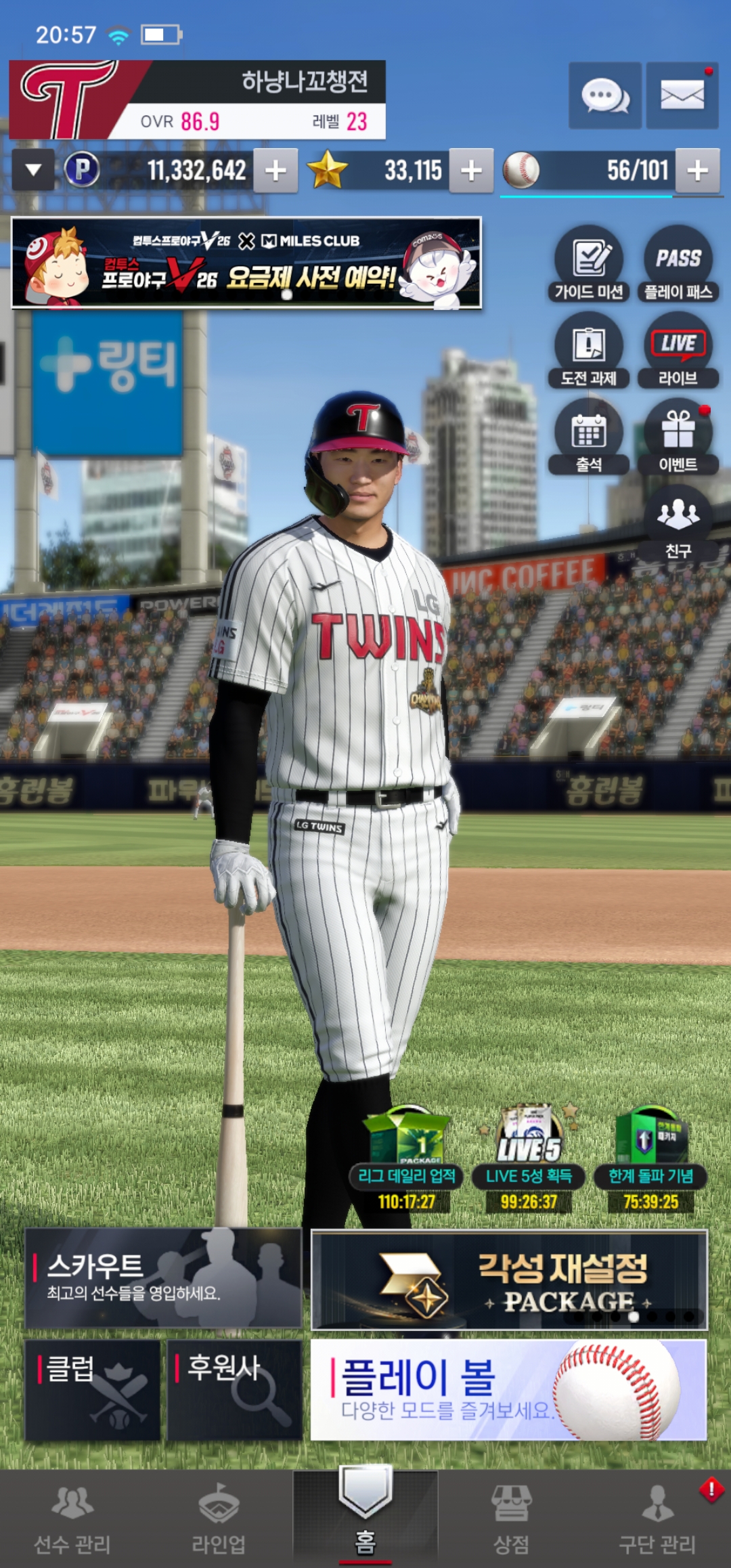The image size is (731, 1568).
Task: Open the V26 pre-registration banner
Action: pyautogui.click(x=246, y=263)
